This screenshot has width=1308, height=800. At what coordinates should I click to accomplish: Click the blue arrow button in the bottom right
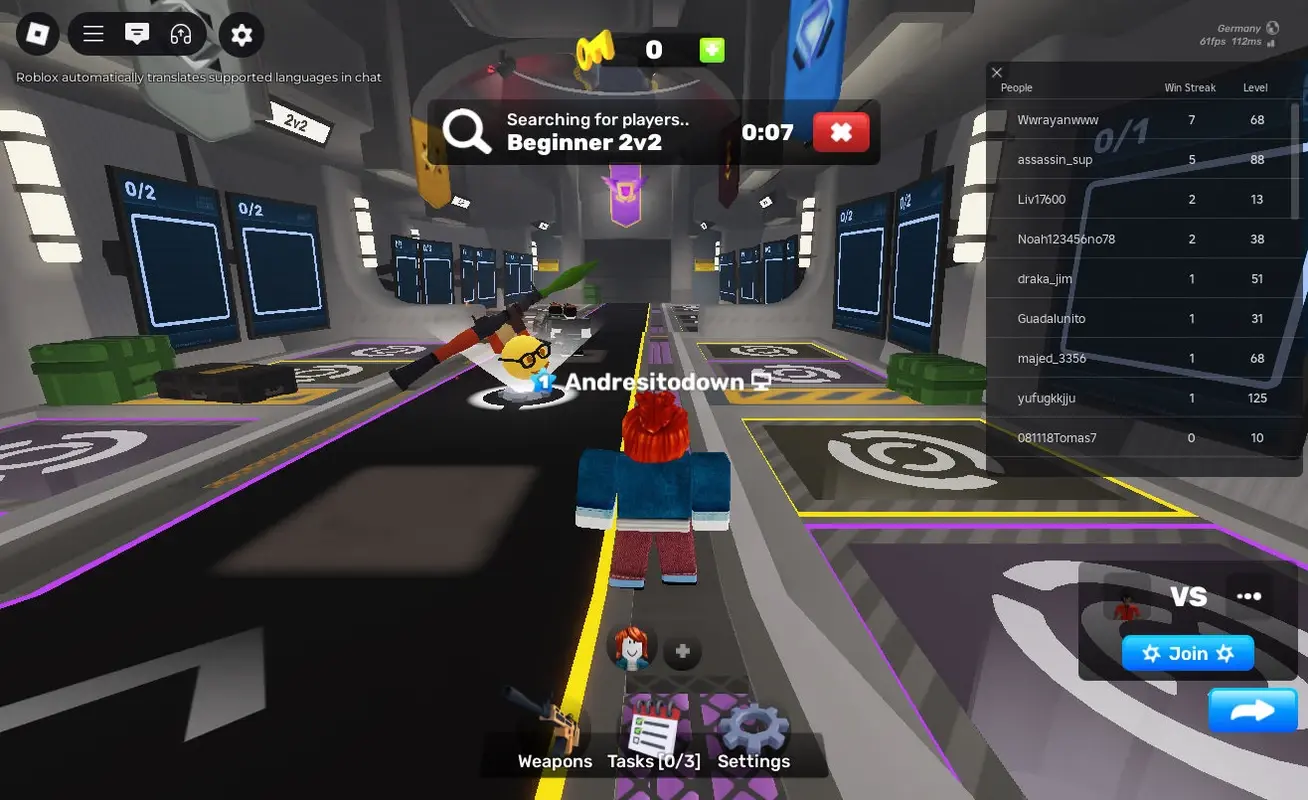pyautogui.click(x=1252, y=710)
